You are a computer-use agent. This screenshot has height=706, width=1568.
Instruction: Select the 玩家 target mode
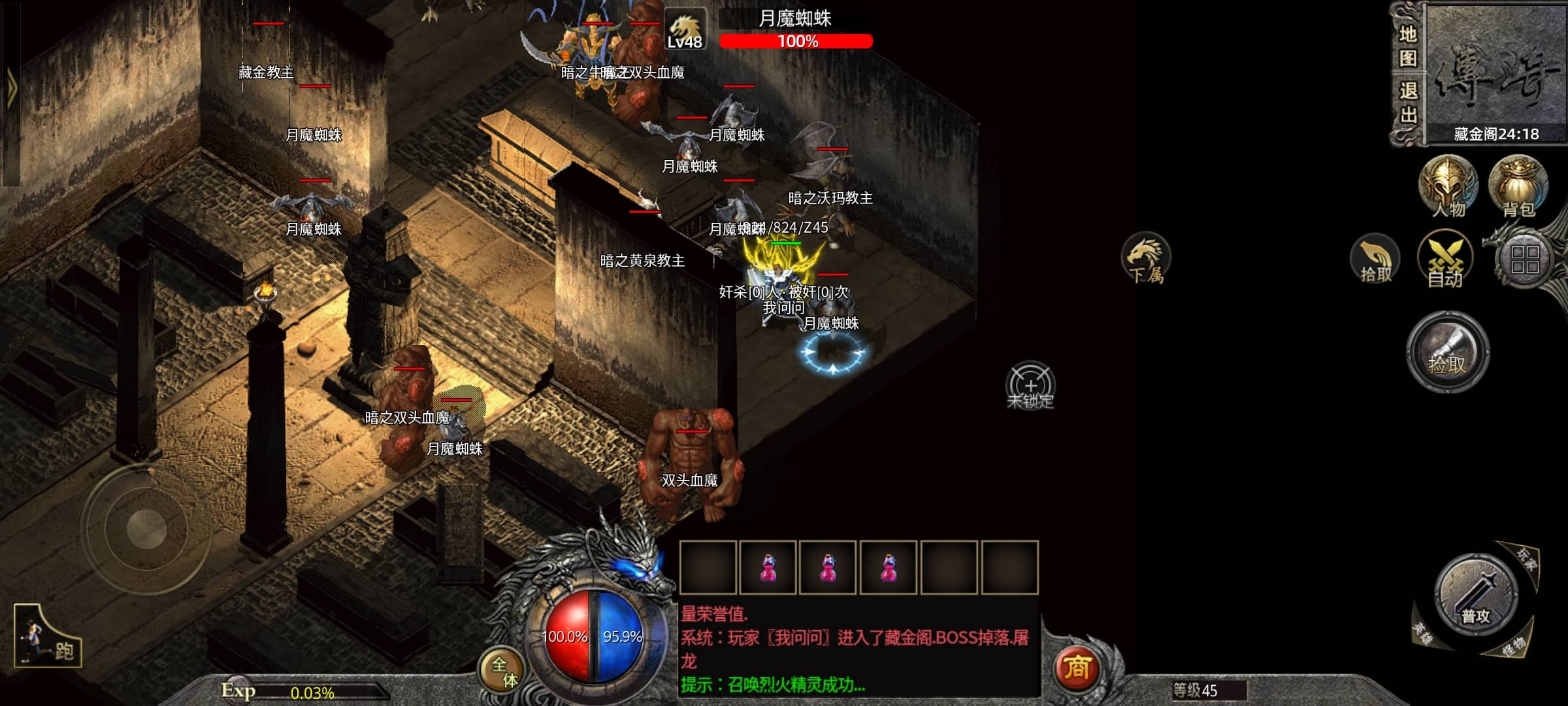pyautogui.click(x=1527, y=559)
